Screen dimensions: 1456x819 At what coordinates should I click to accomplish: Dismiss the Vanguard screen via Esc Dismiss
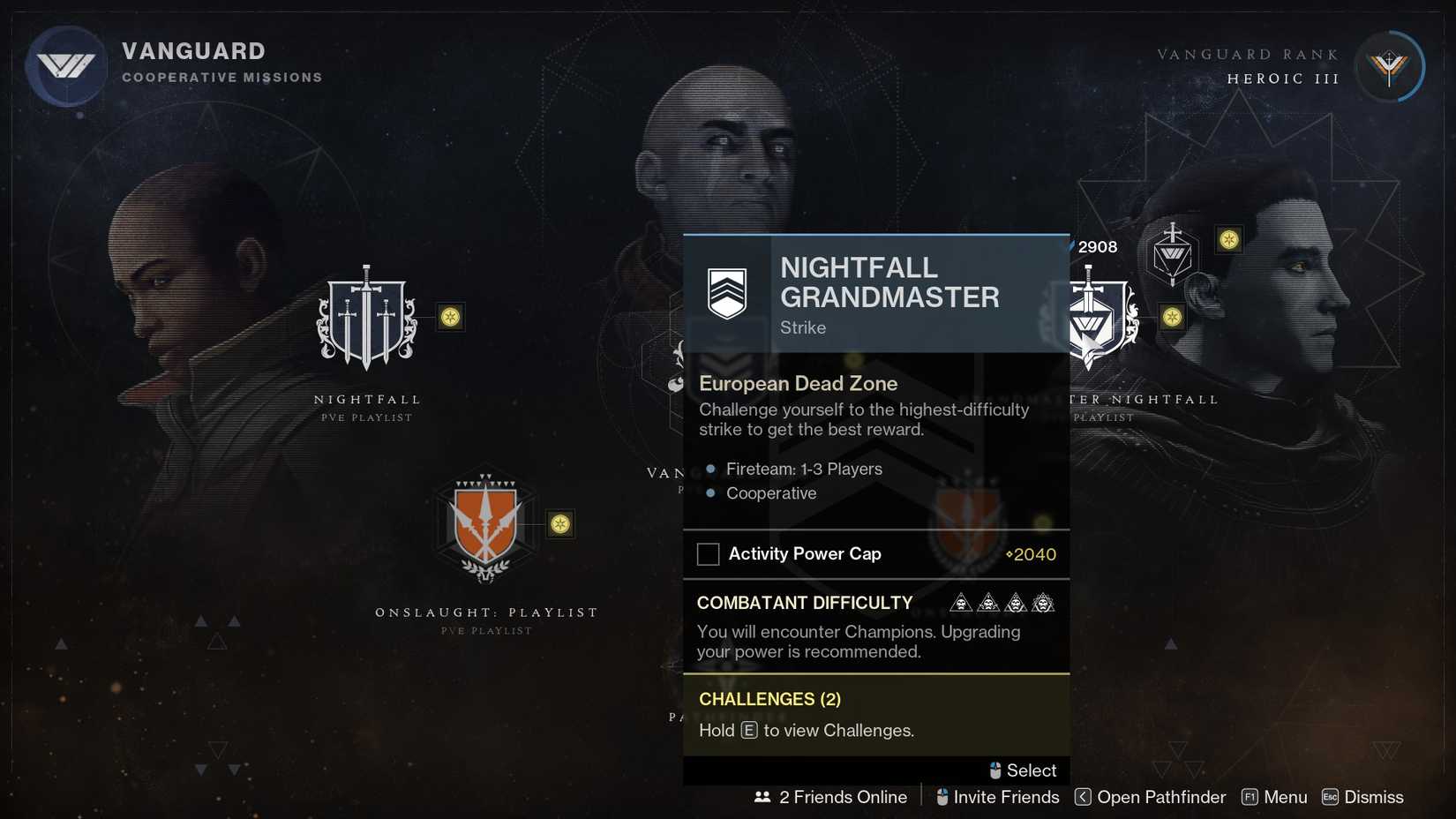tap(1363, 796)
